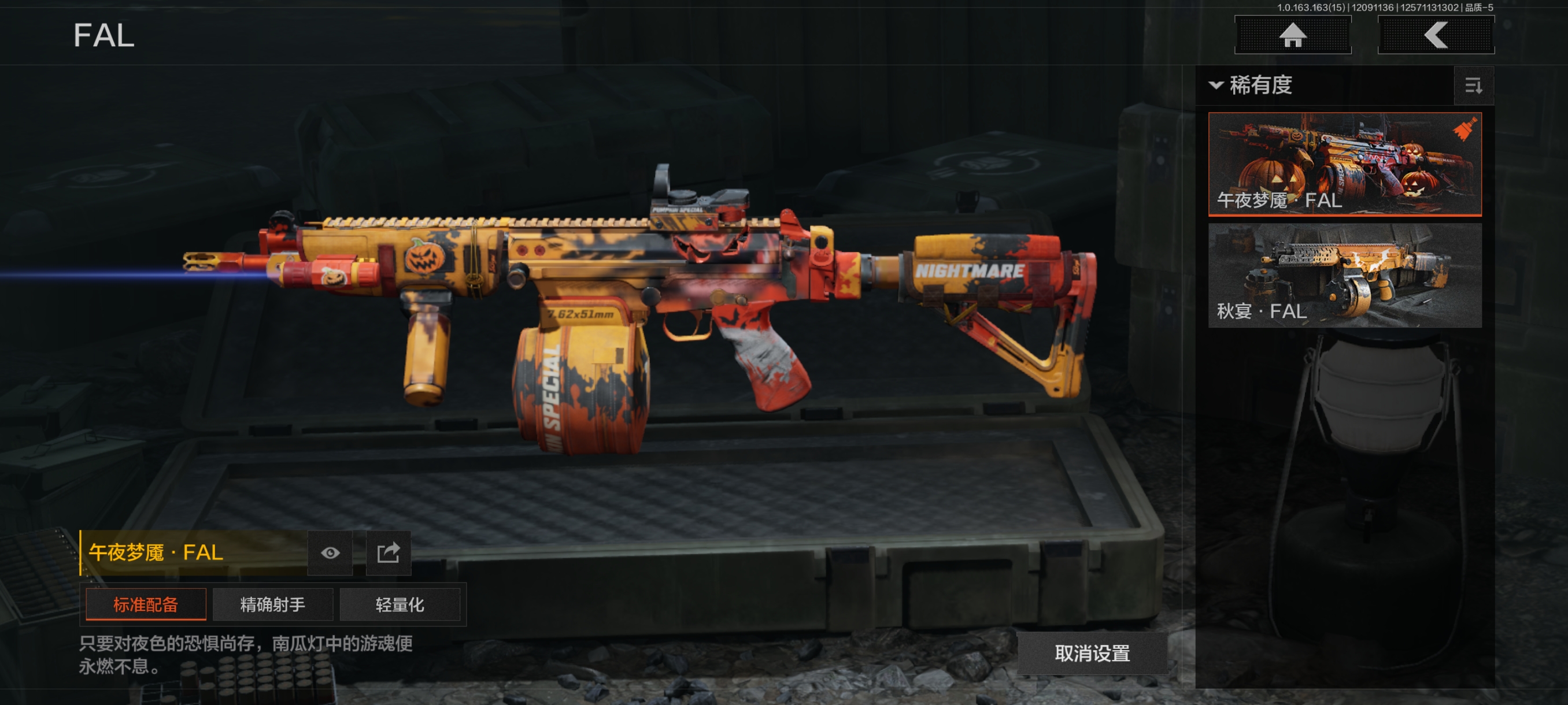1568x705 pixels.
Task: Open the 轻量化 loadout tab
Action: (400, 604)
